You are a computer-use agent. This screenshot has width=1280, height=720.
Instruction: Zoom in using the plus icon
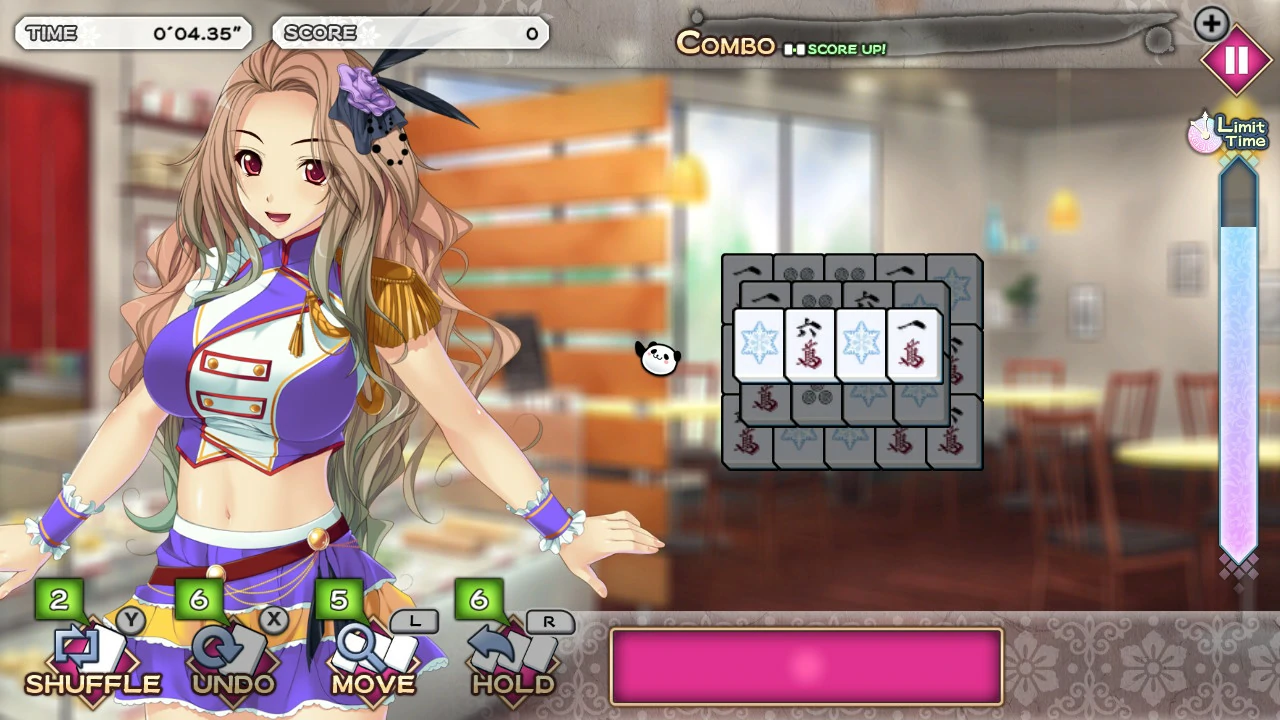(x=1211, y=24)
